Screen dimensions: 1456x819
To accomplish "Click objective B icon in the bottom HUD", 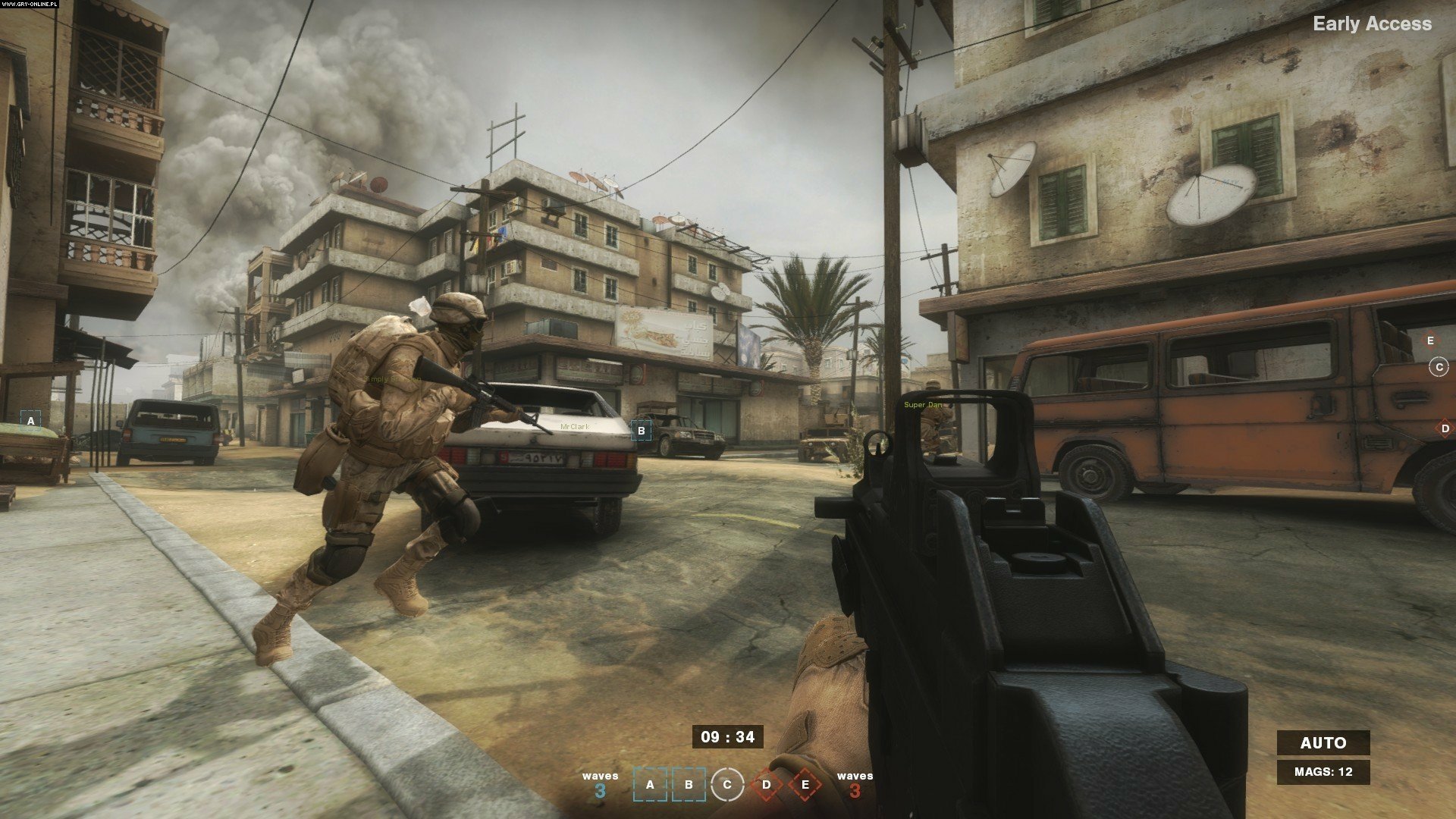I will (x=690, y=783).
